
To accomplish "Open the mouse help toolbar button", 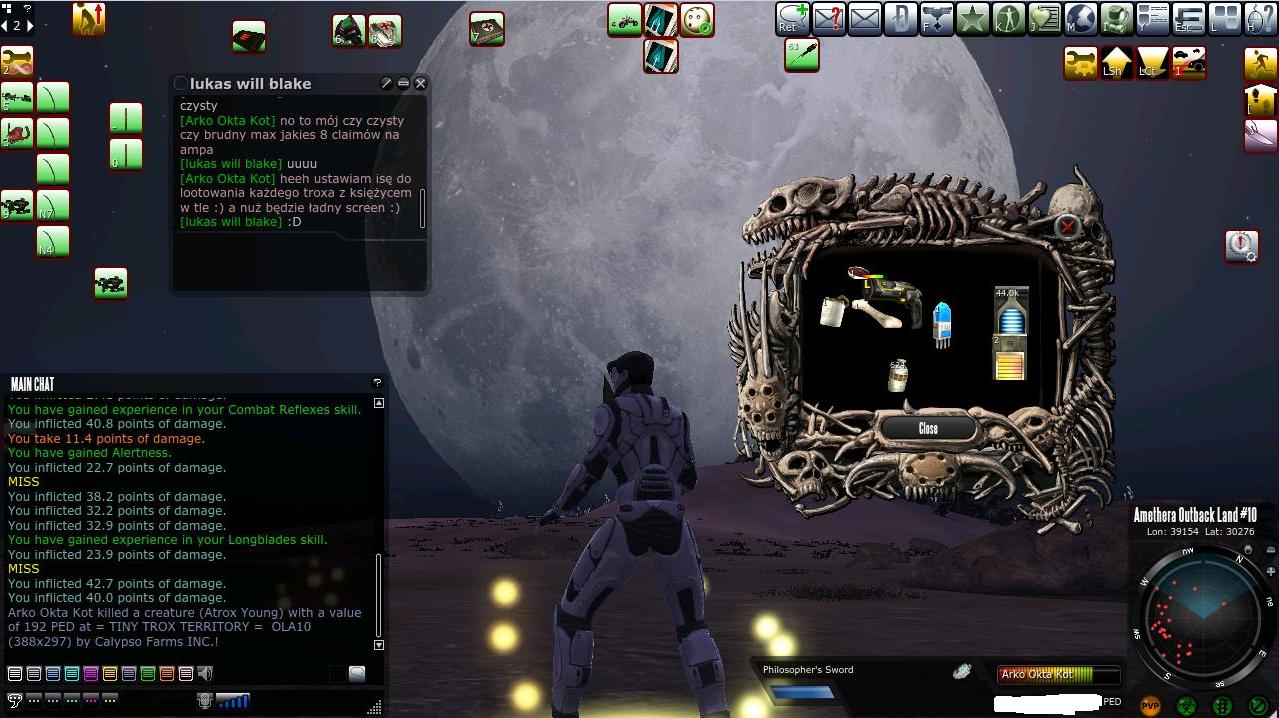I will coord(1261,18).
